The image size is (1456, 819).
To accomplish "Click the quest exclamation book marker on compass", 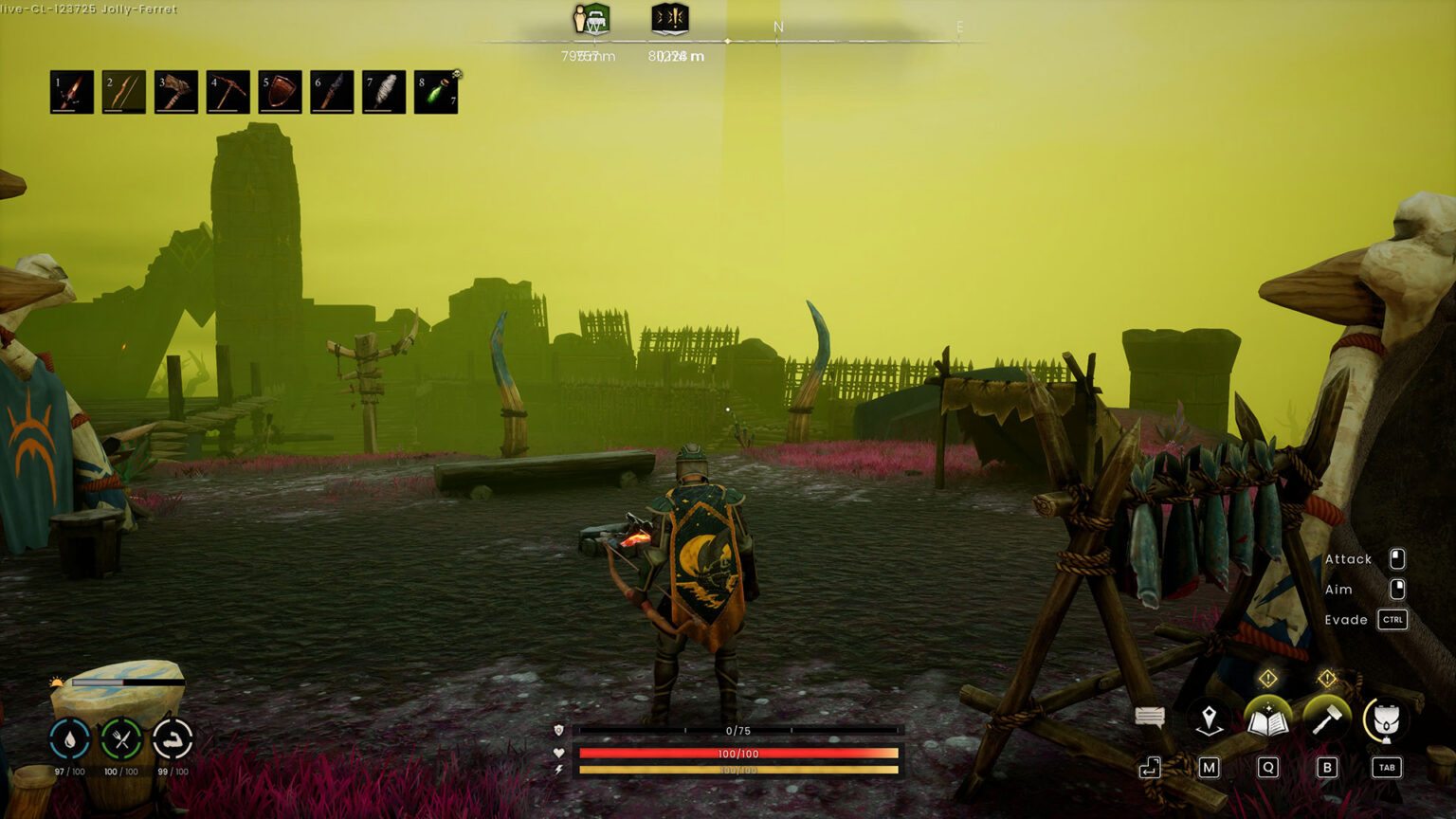I will (669, 21).
